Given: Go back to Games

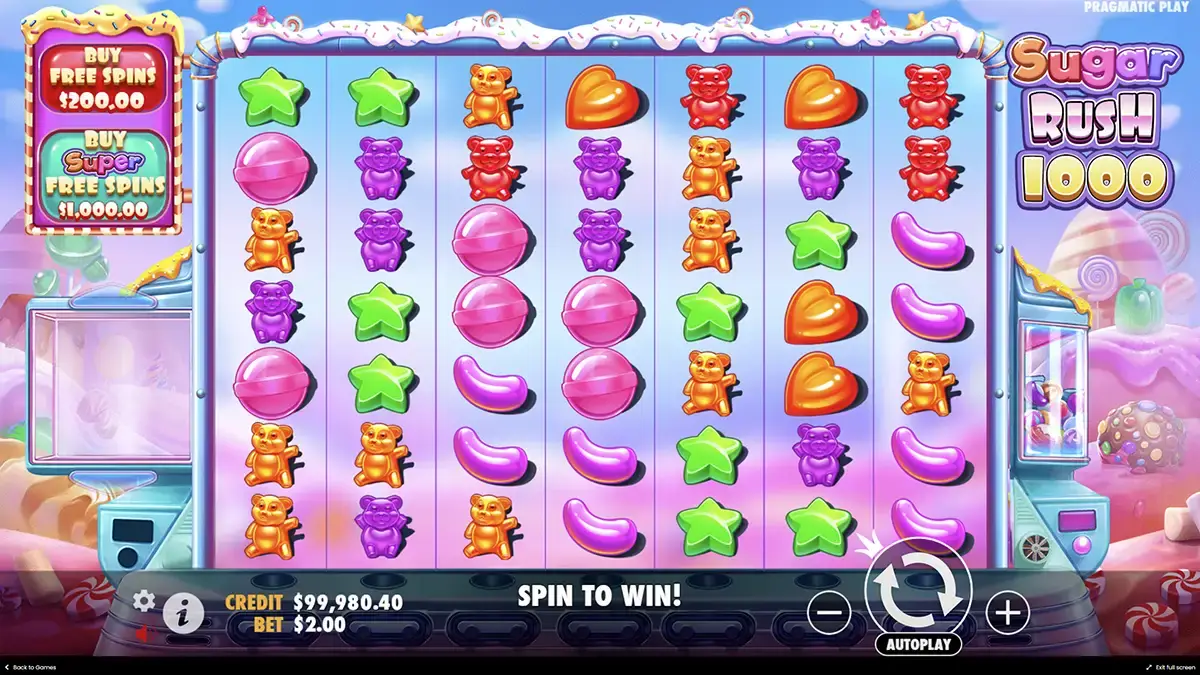Looking at the screenshot, I should pos(30,667).
